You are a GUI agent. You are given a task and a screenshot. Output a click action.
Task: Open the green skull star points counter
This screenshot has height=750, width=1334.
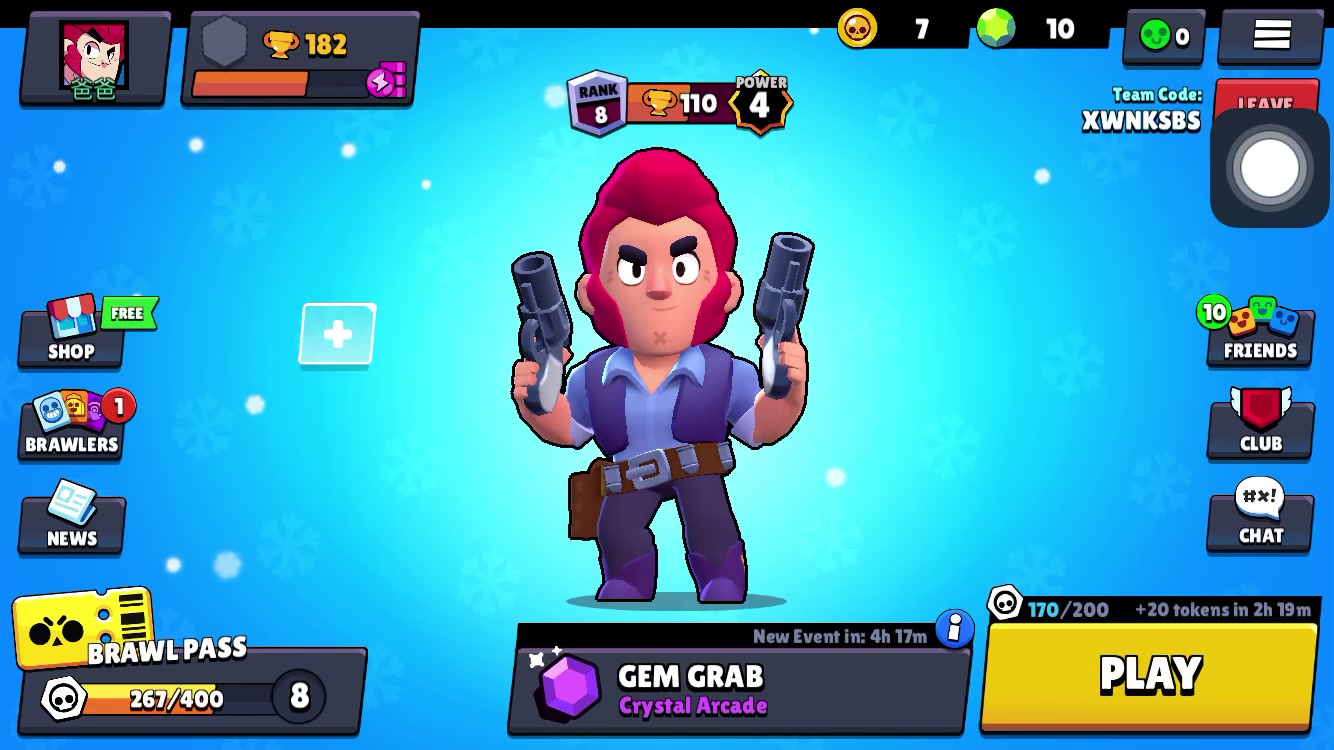1165,37
